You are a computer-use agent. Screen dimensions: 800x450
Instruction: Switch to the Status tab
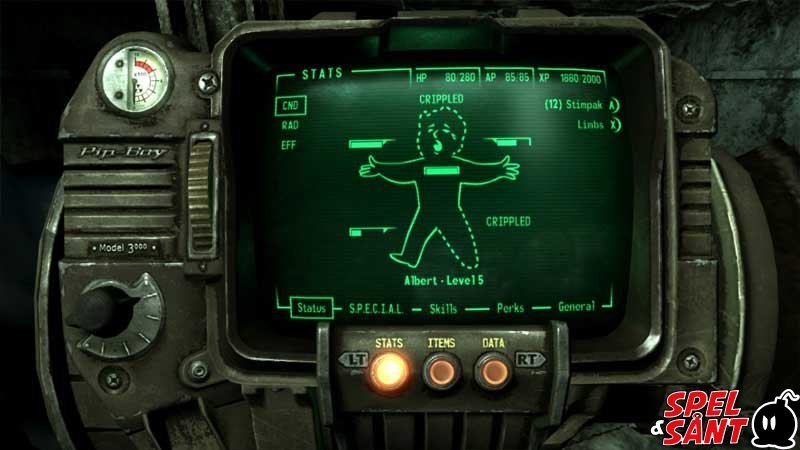pyautogui.click(x=312, y=309)
